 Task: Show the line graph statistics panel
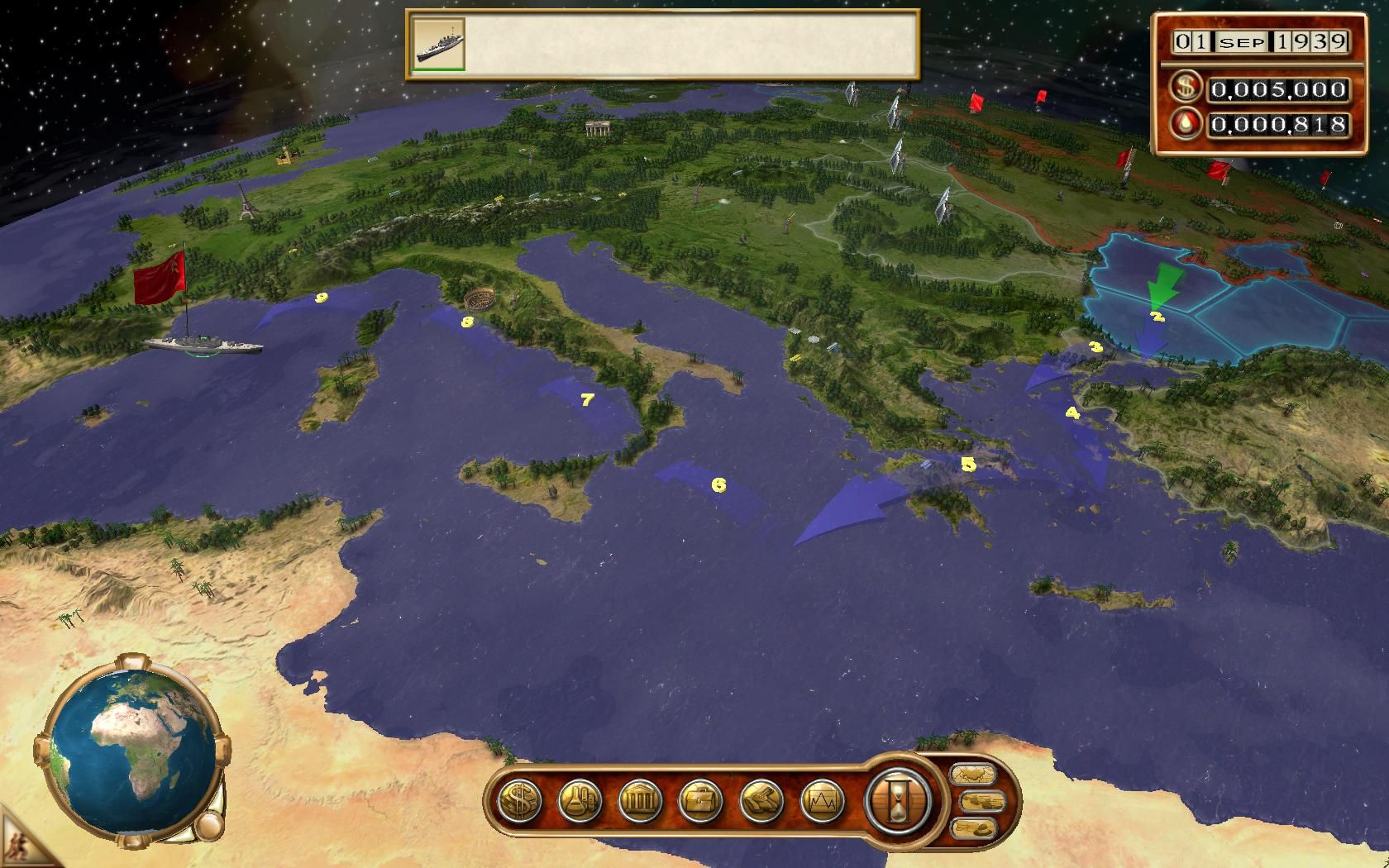[x=822, y=800]
